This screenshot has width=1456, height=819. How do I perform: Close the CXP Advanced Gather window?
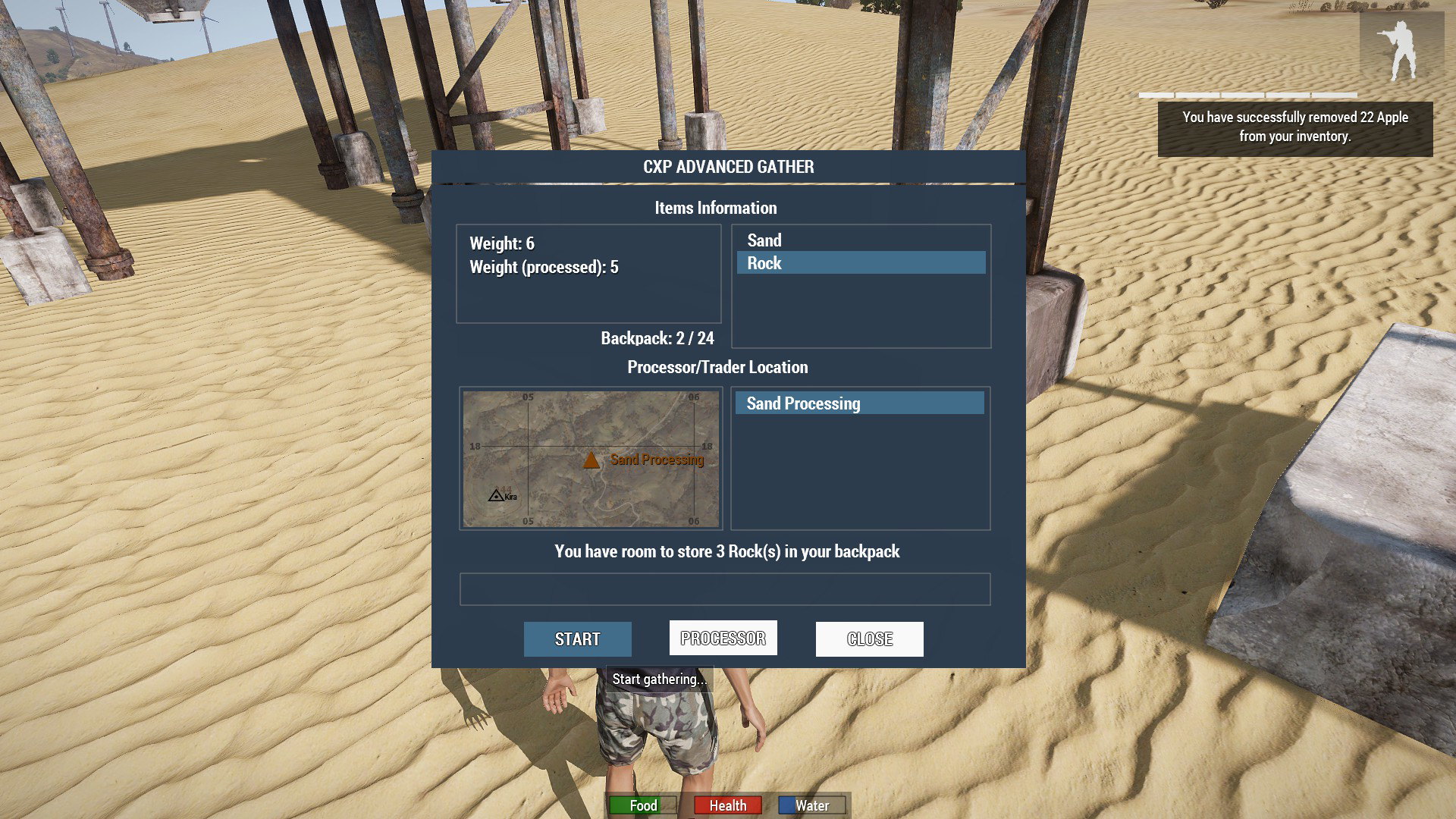tap(869, 639)
